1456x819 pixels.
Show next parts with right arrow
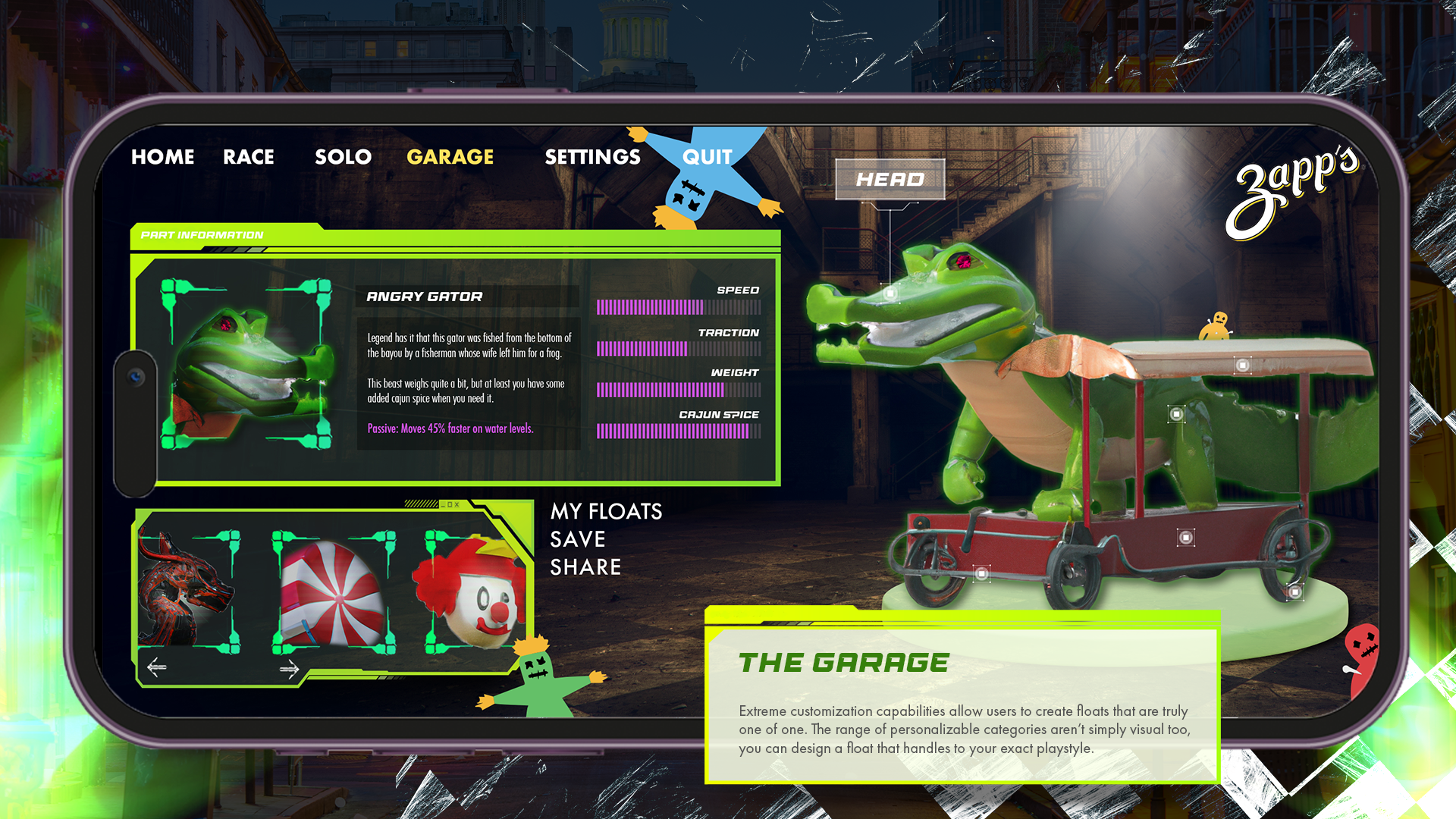tap(289, 668)
